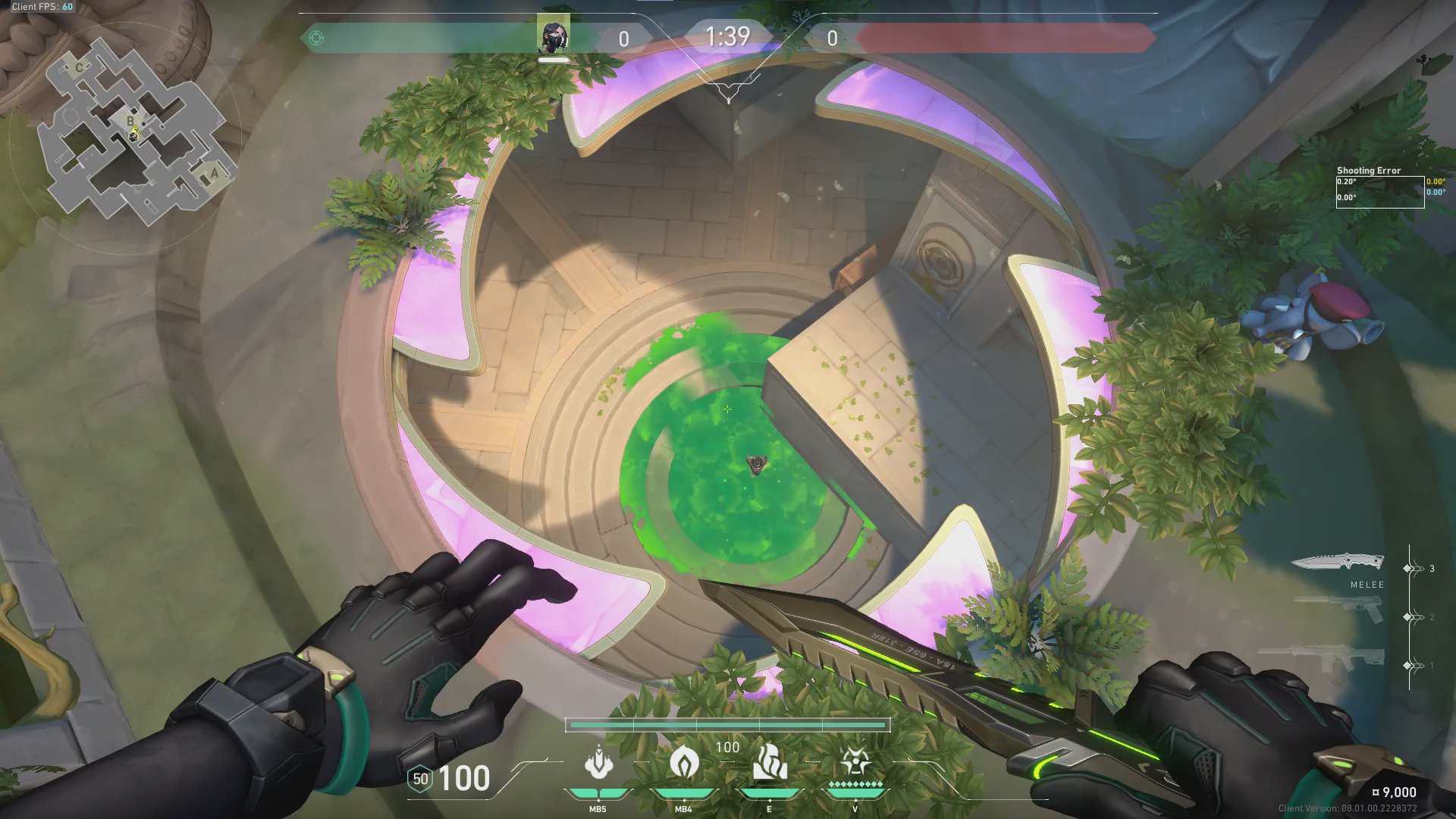Activate the Snake Bite ability icon

(x=598, y=762)
